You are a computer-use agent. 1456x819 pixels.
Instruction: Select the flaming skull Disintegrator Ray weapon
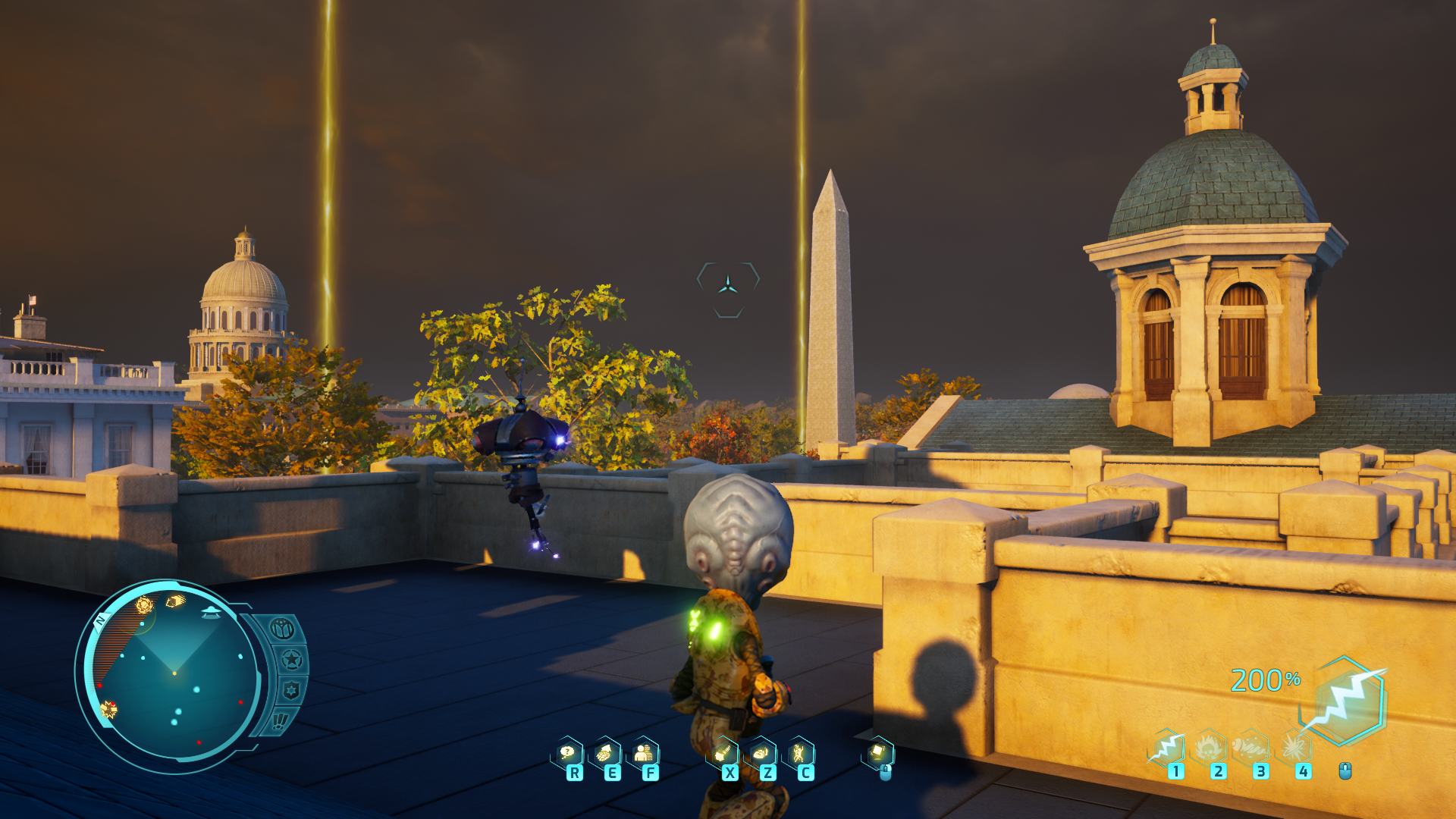click(x=1210, y=748)
